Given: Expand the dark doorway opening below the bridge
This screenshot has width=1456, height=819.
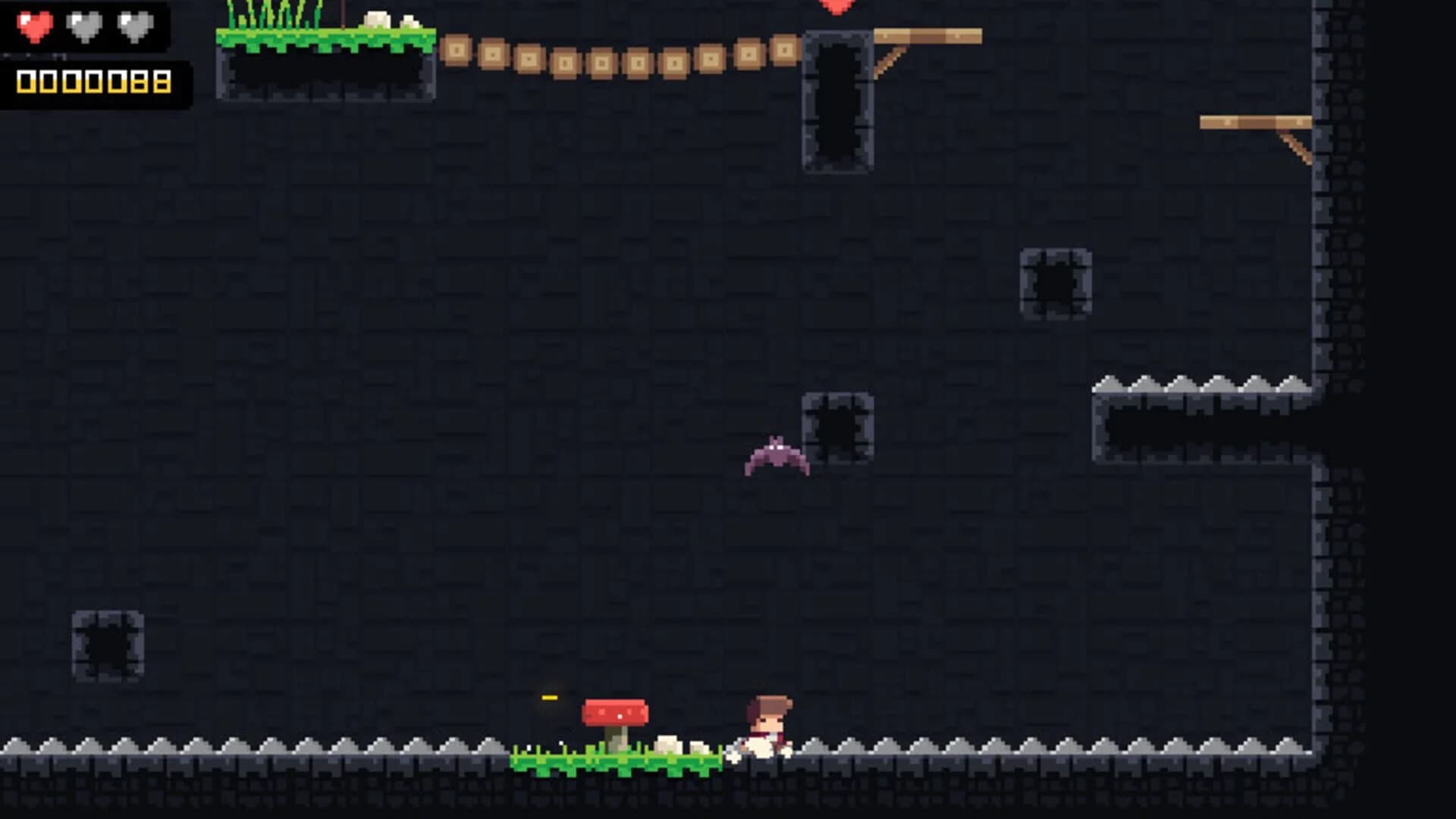Looking at the screenshot, I should tap(837, 102).
